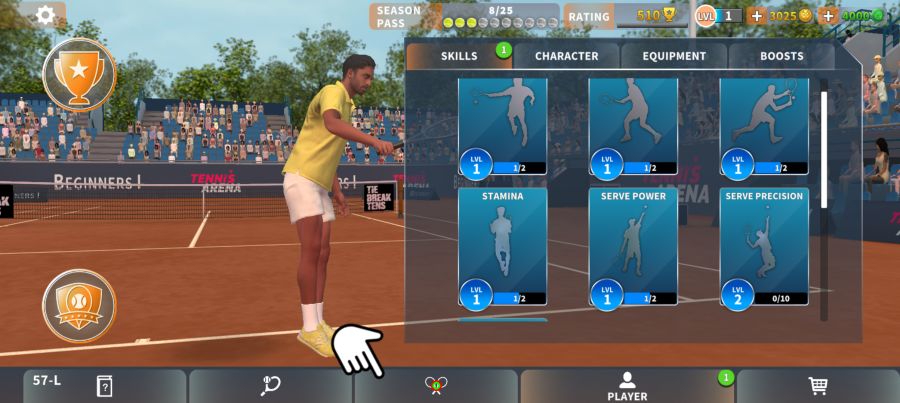The height and width of the screenshot is (403, 900).
Task: Select the Stamina skill card
Action: click(502, 246)
